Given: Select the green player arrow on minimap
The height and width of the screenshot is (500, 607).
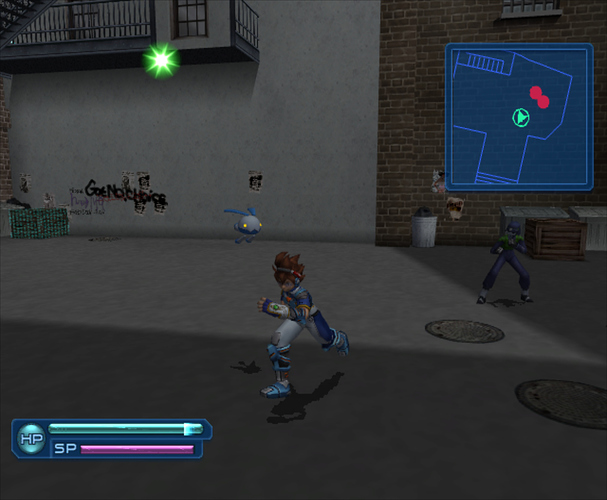Looking at the screenshot, I should (521, 118).
